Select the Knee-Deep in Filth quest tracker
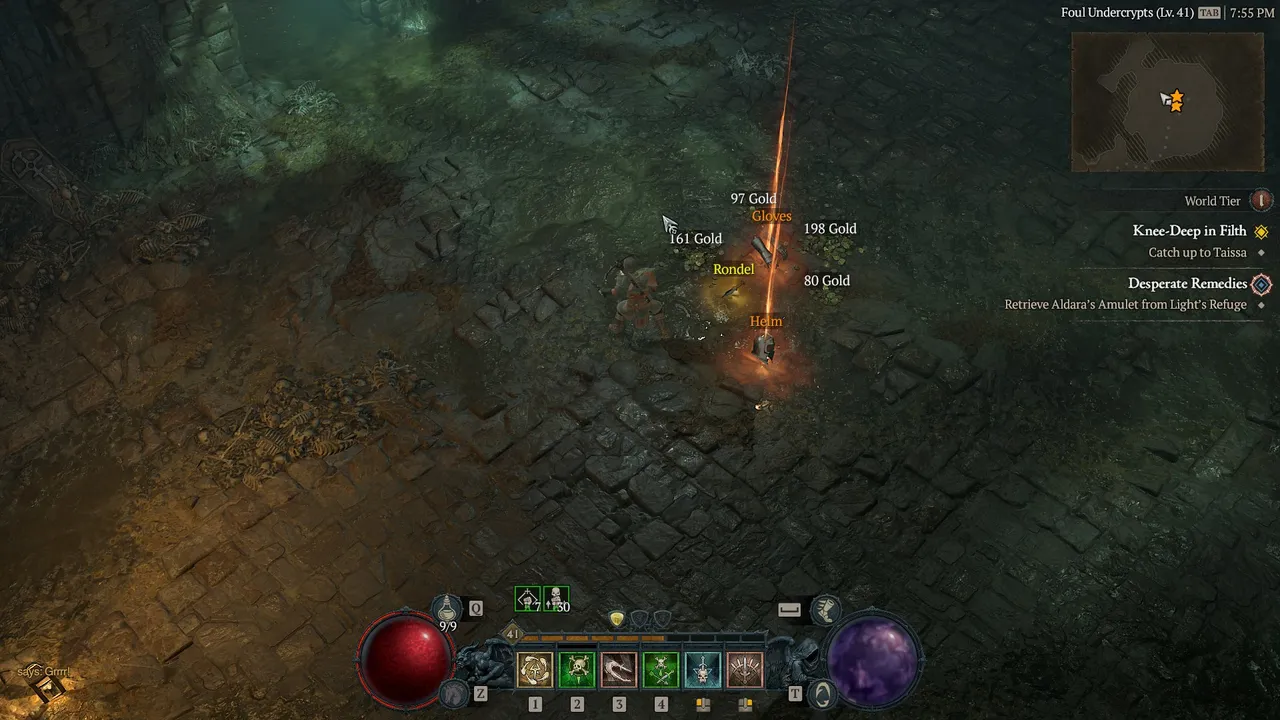The height and width of the screenshot is (720, 1280). (1189, 231)
